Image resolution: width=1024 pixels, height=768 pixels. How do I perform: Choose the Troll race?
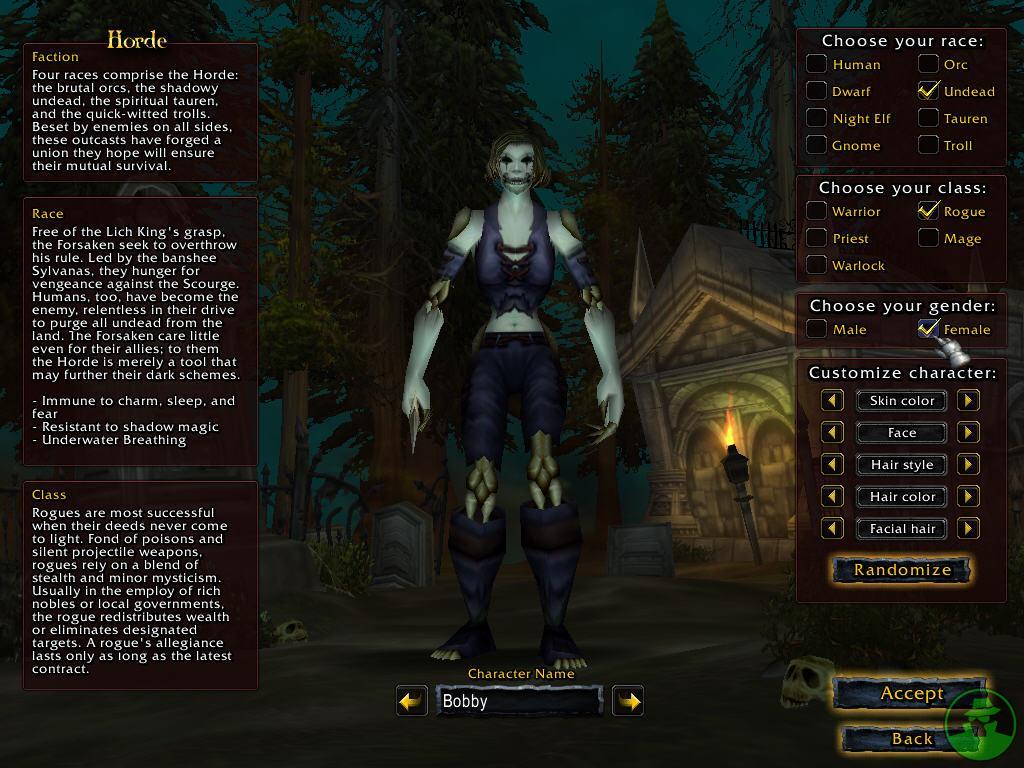tap(929, 145)
